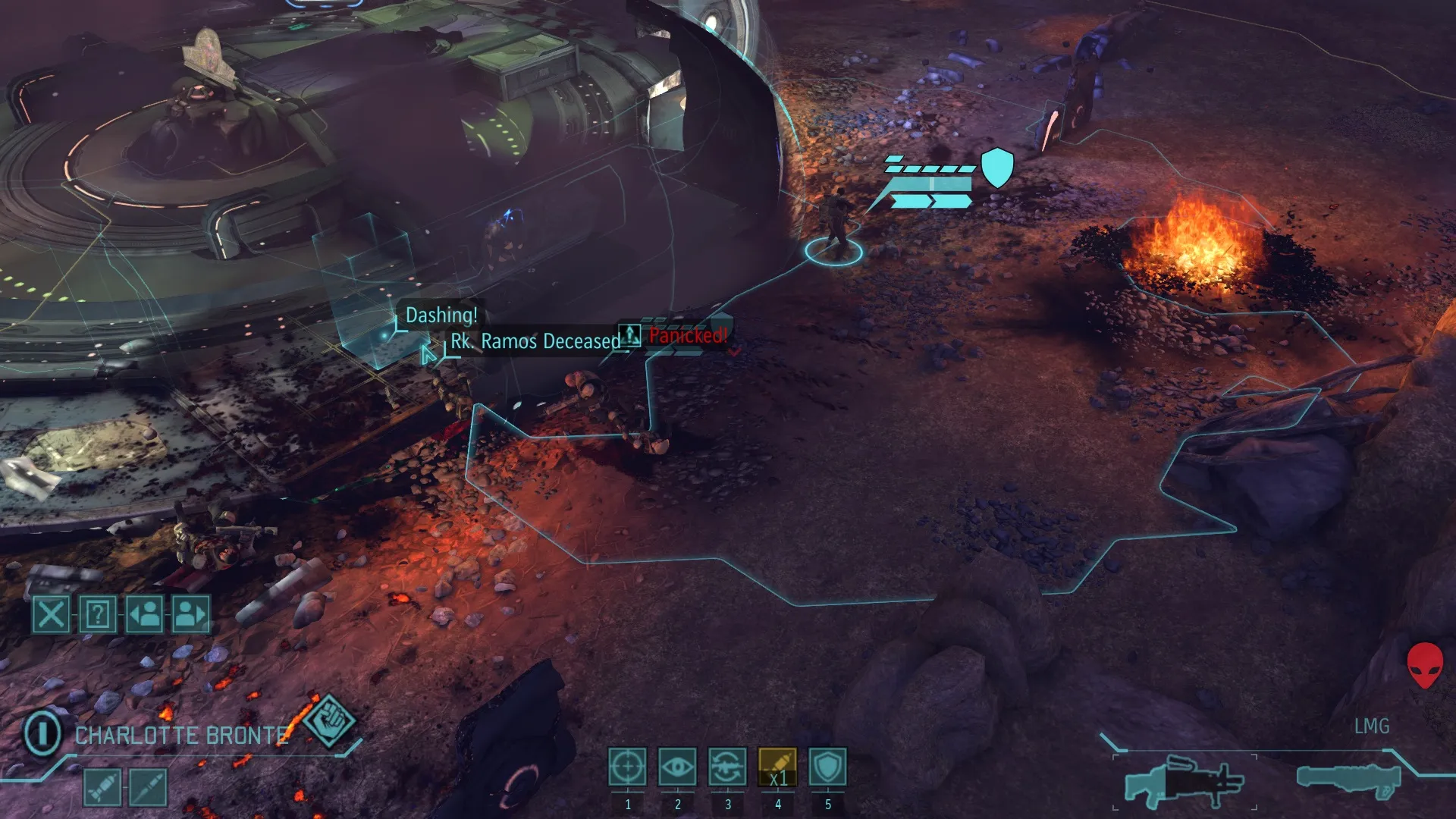1456x819 pixels.
Task: Select the yellow rocket ability slot
Action: click(x=777, y=767)
